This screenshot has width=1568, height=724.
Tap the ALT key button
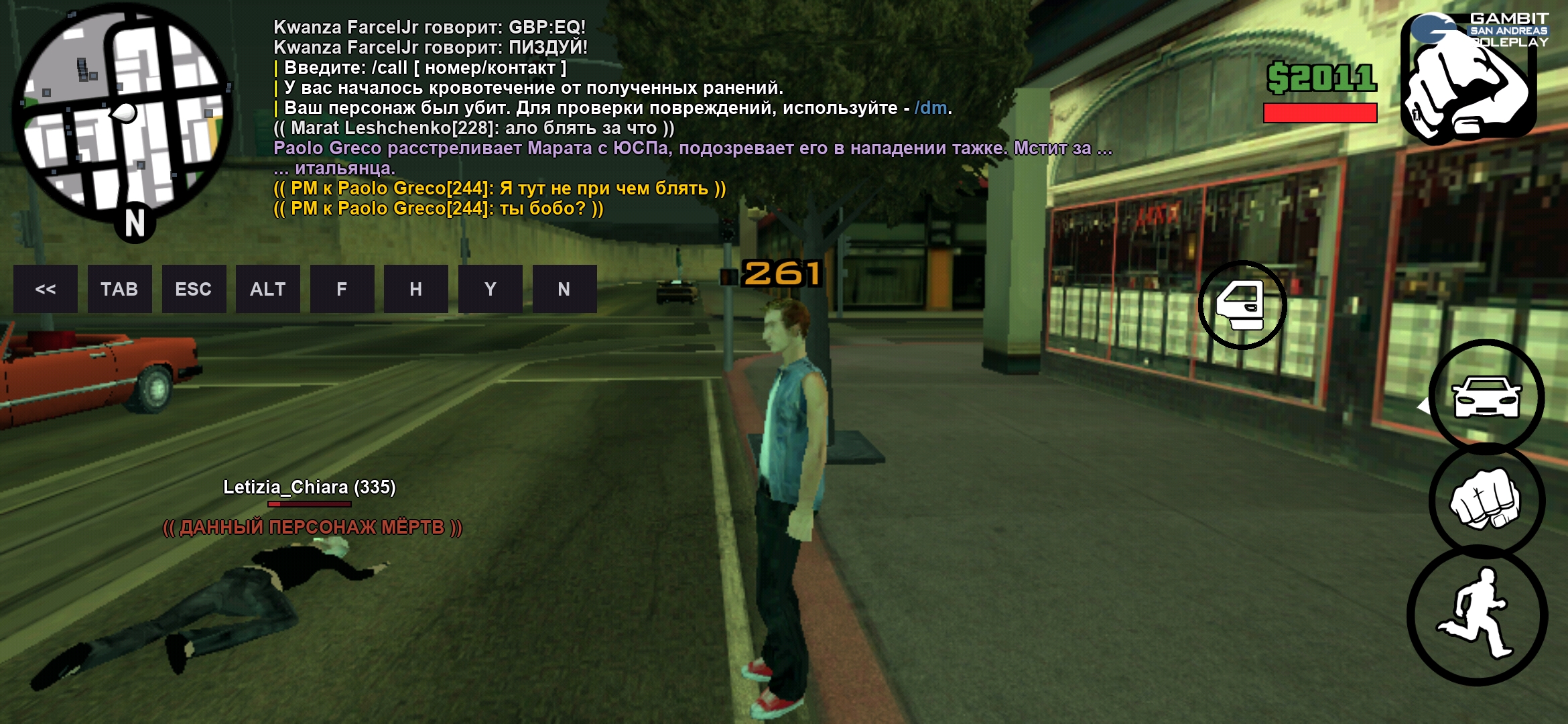click(x=268, y=289)
